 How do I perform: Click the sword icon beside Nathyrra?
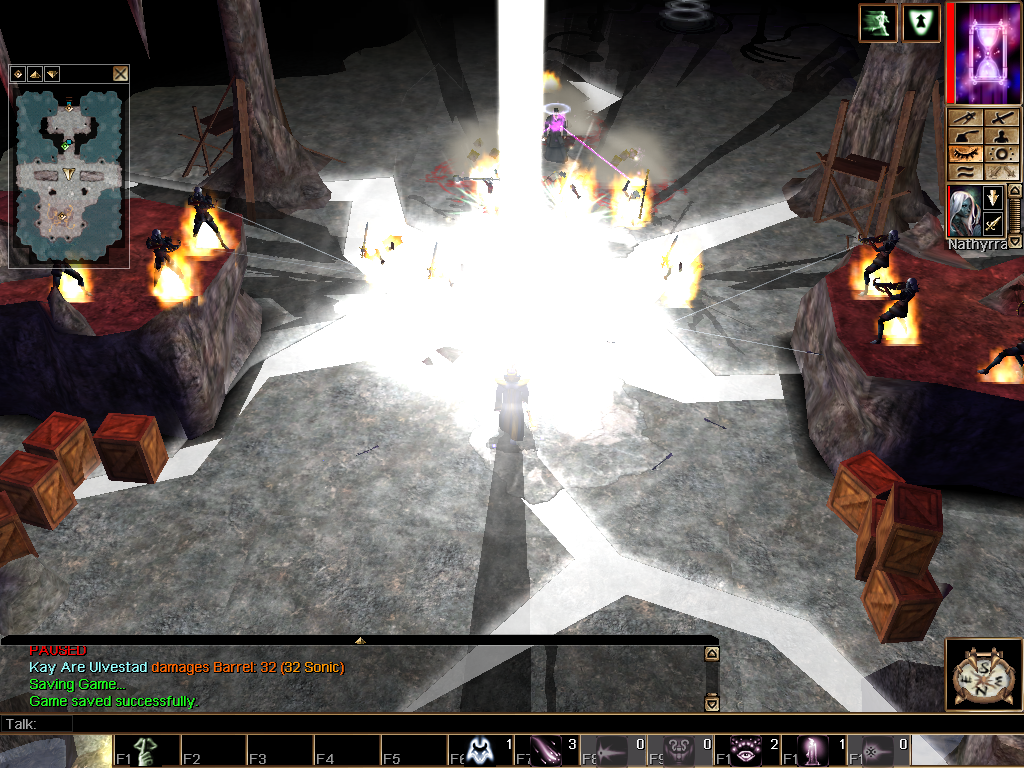(x=993, y=222)
